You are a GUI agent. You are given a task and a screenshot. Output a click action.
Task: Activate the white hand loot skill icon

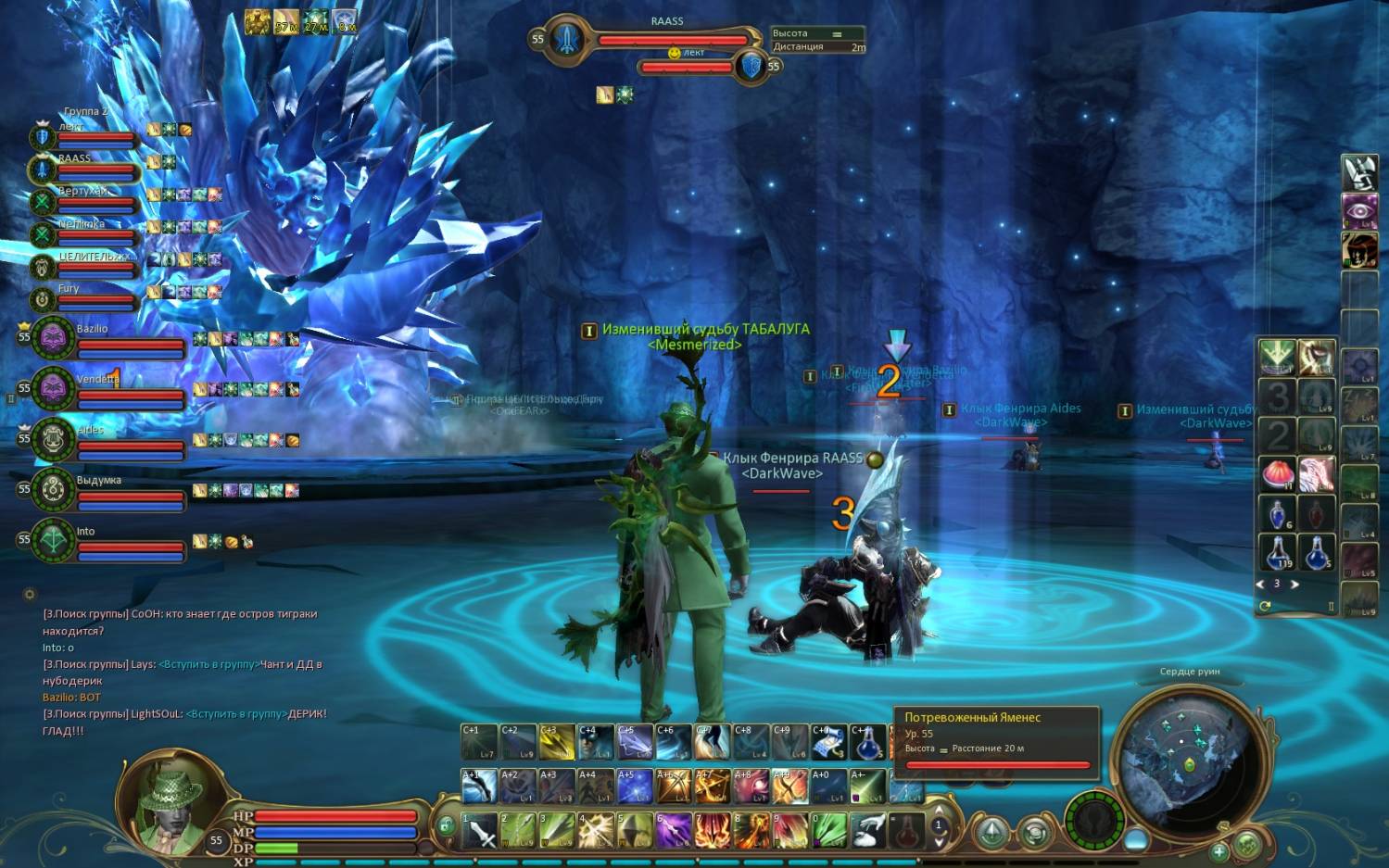[867, 831]
